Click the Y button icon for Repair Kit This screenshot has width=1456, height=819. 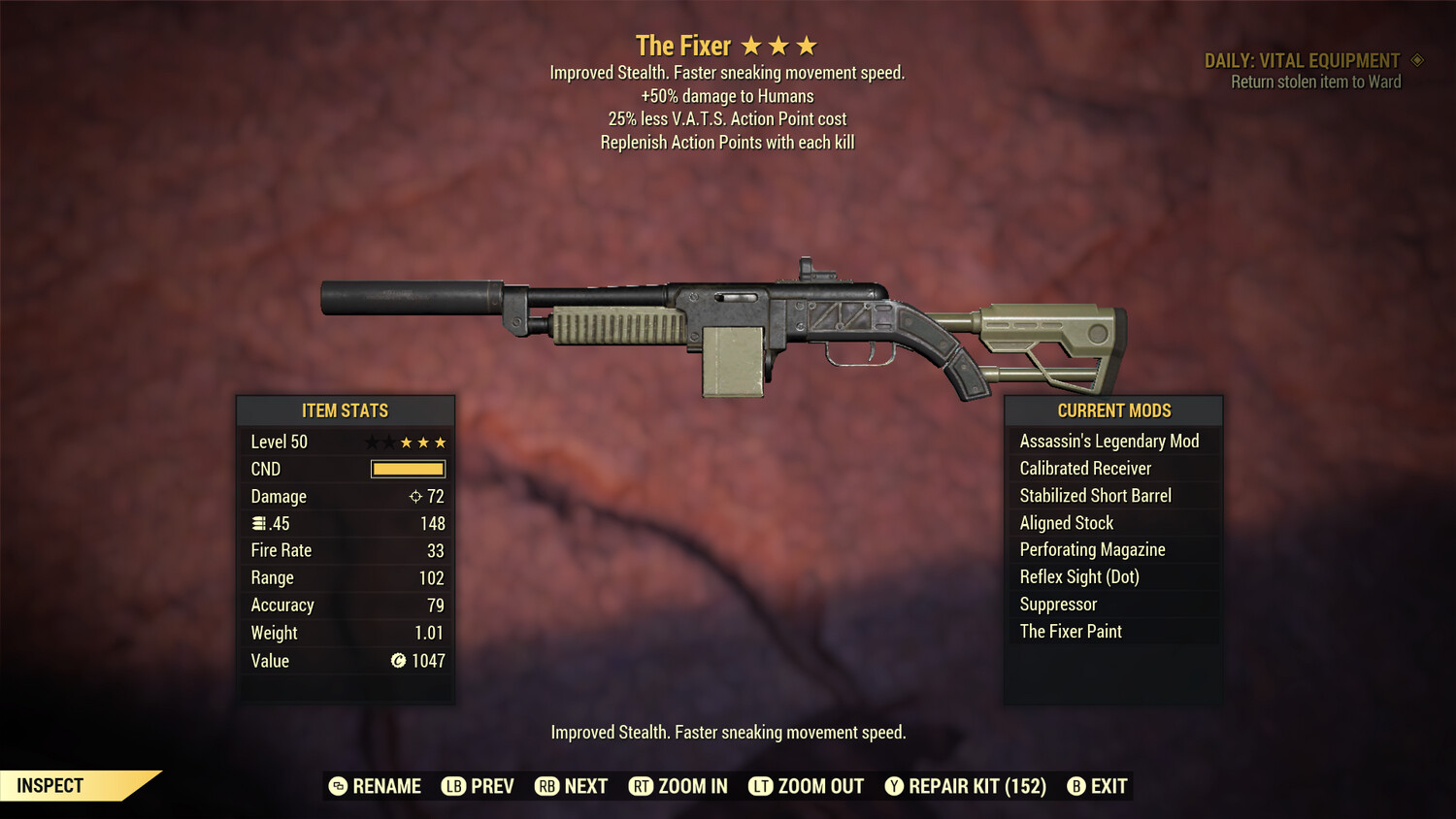point(894,786)
